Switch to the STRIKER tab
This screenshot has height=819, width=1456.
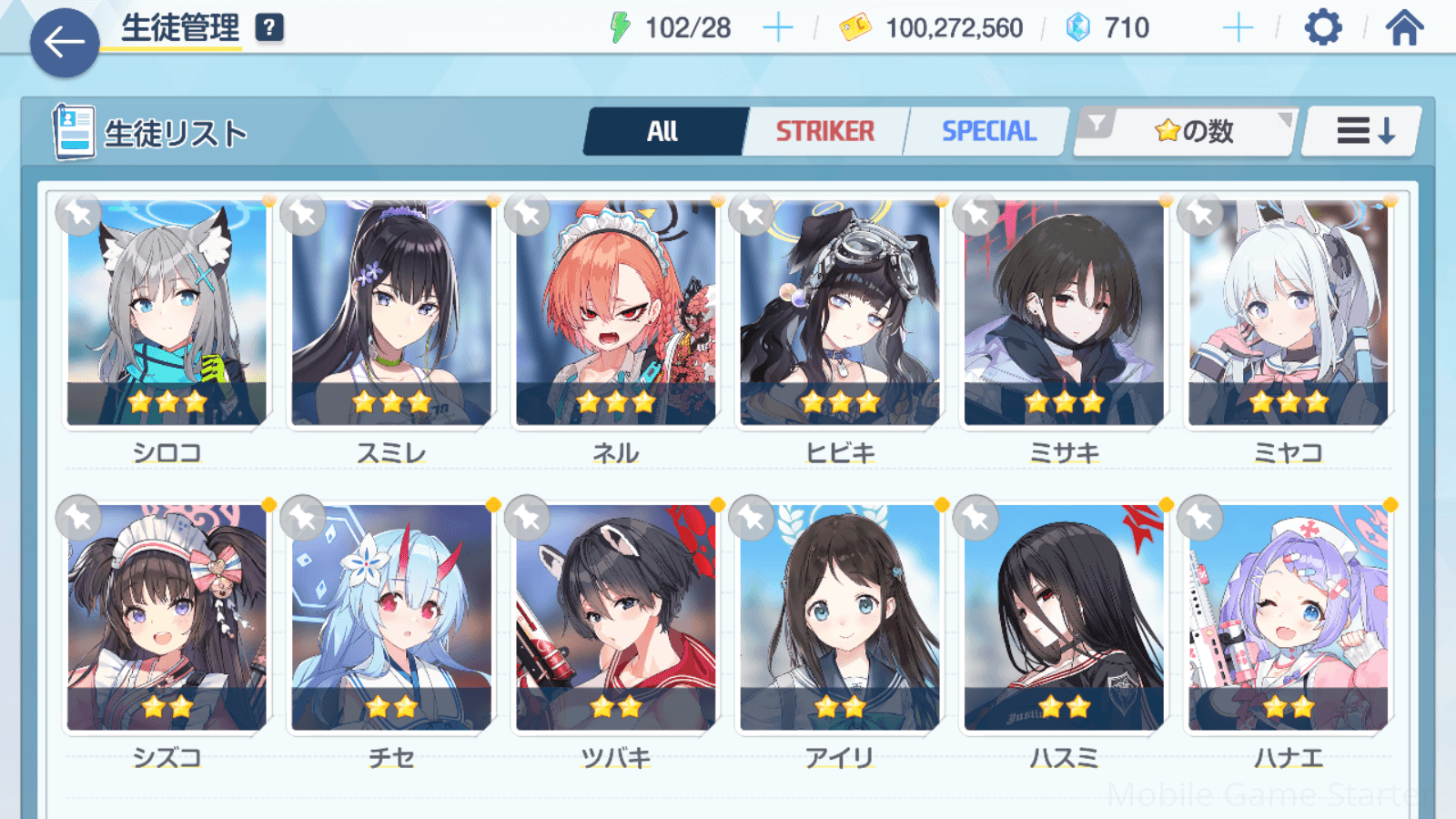824,132
